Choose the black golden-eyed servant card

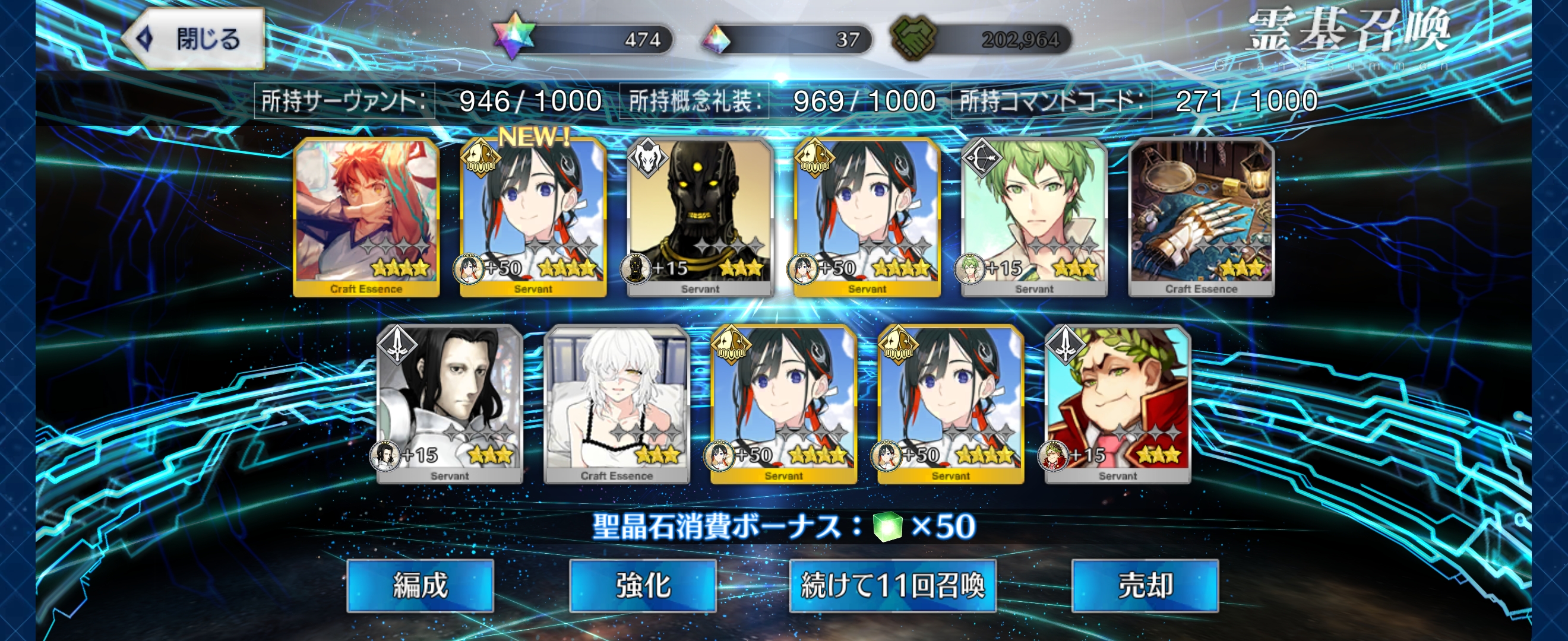click(700, 217)
